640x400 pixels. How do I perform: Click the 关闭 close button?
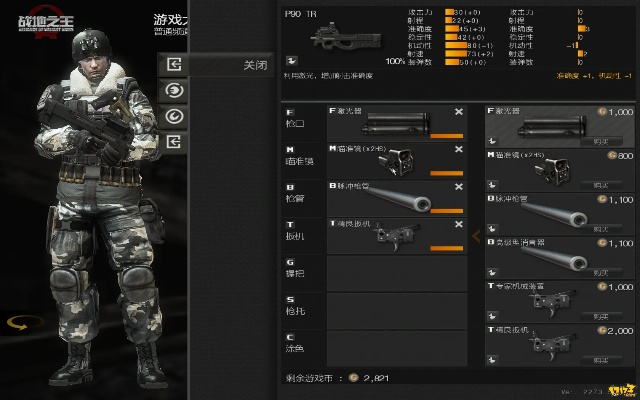tap(254, 64)
